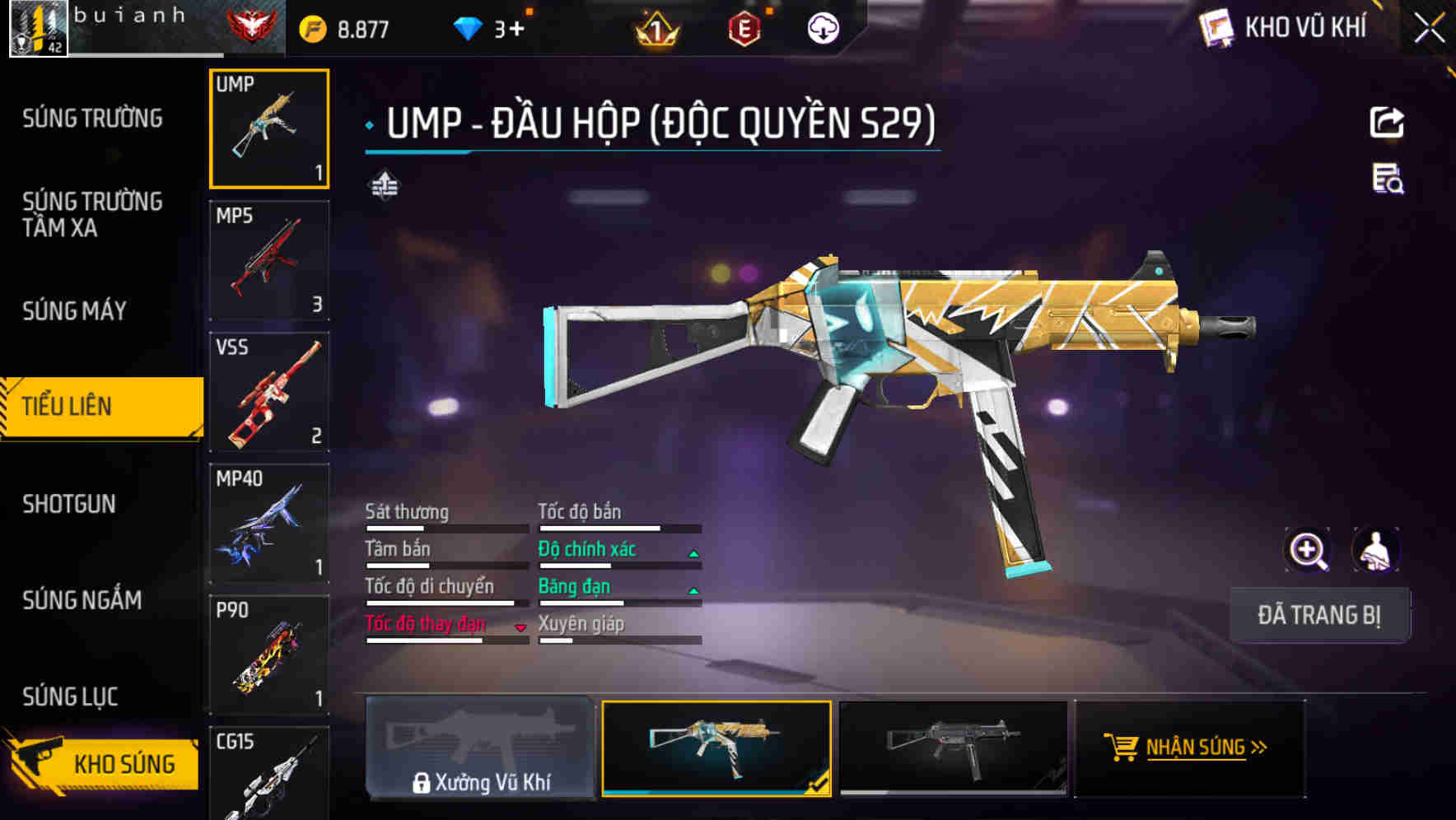Click the share icon for this skin
The image size is (1456, 820).
click(1386, 123)
